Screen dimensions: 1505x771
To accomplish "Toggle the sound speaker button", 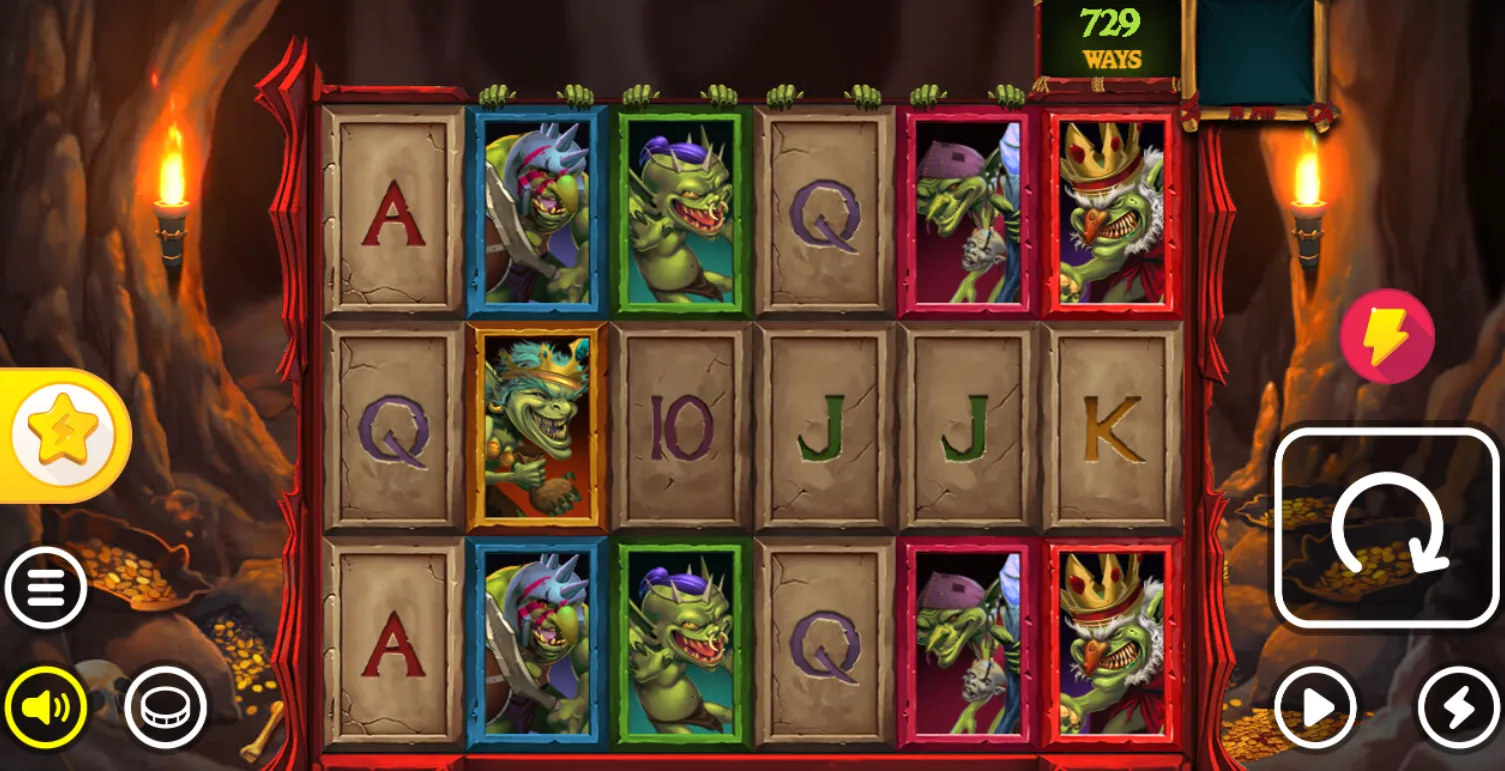I will click(x=45, y=707).
